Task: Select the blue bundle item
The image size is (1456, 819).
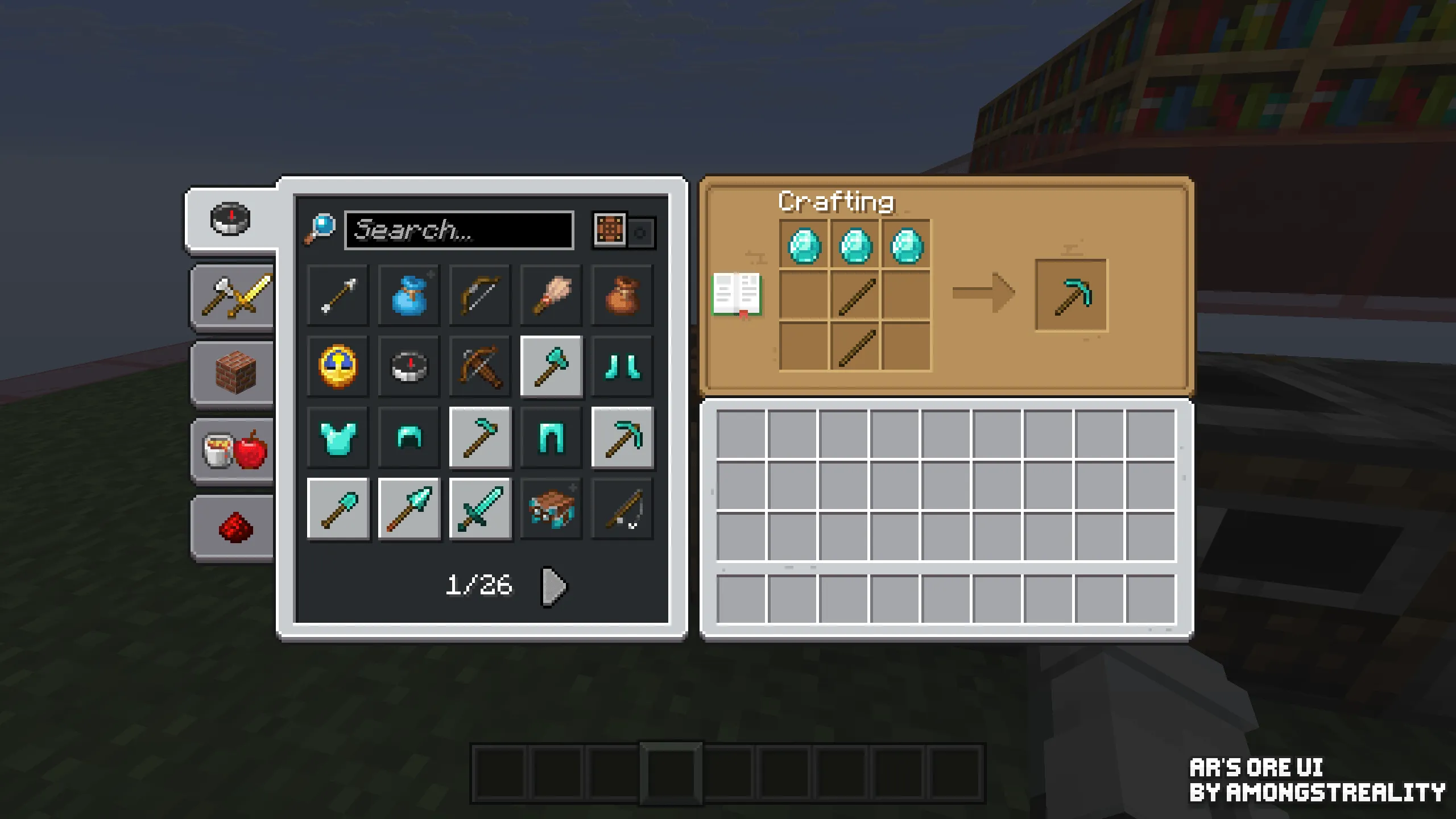Action: (x=409, y=295)
